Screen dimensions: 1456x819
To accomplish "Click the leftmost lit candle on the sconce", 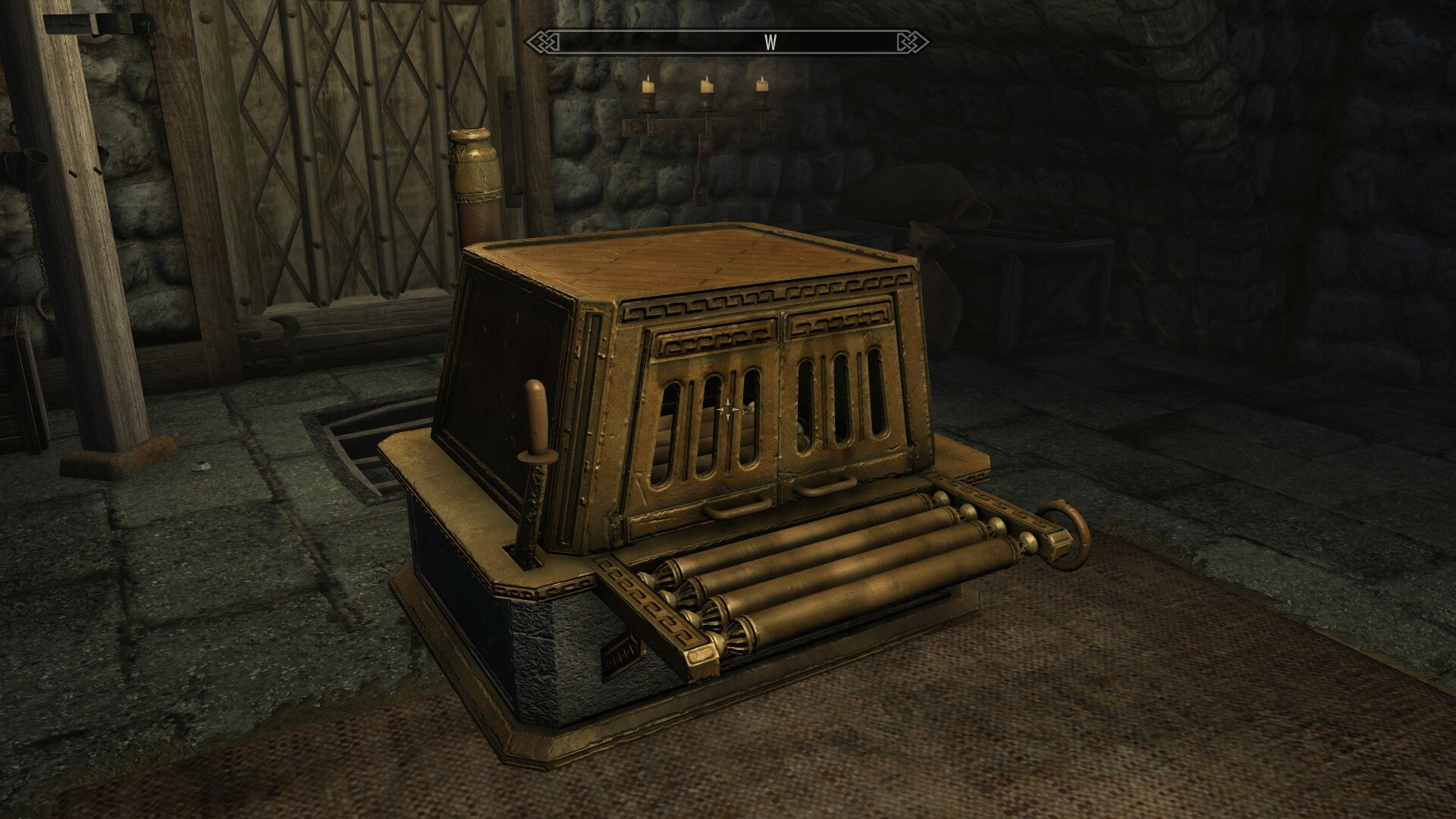I will (x=647, y=87).
